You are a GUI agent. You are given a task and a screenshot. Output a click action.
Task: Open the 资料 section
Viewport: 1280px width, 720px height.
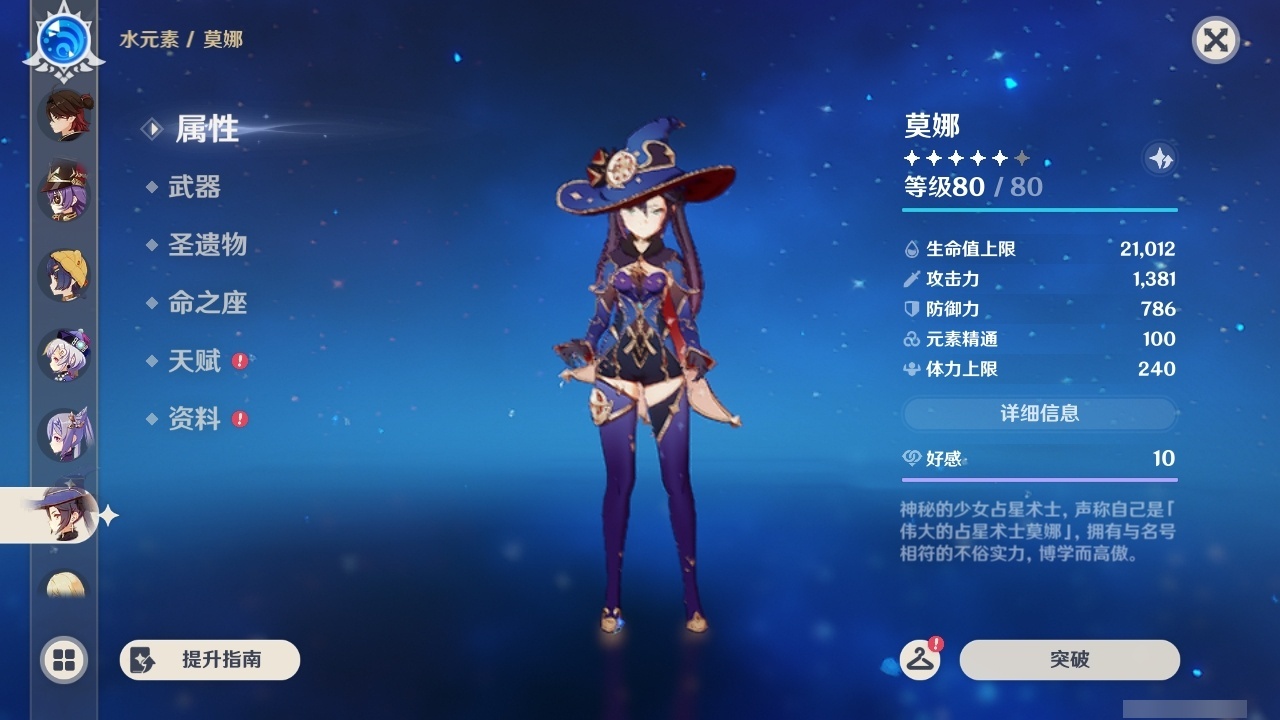[x=197, y=419]
